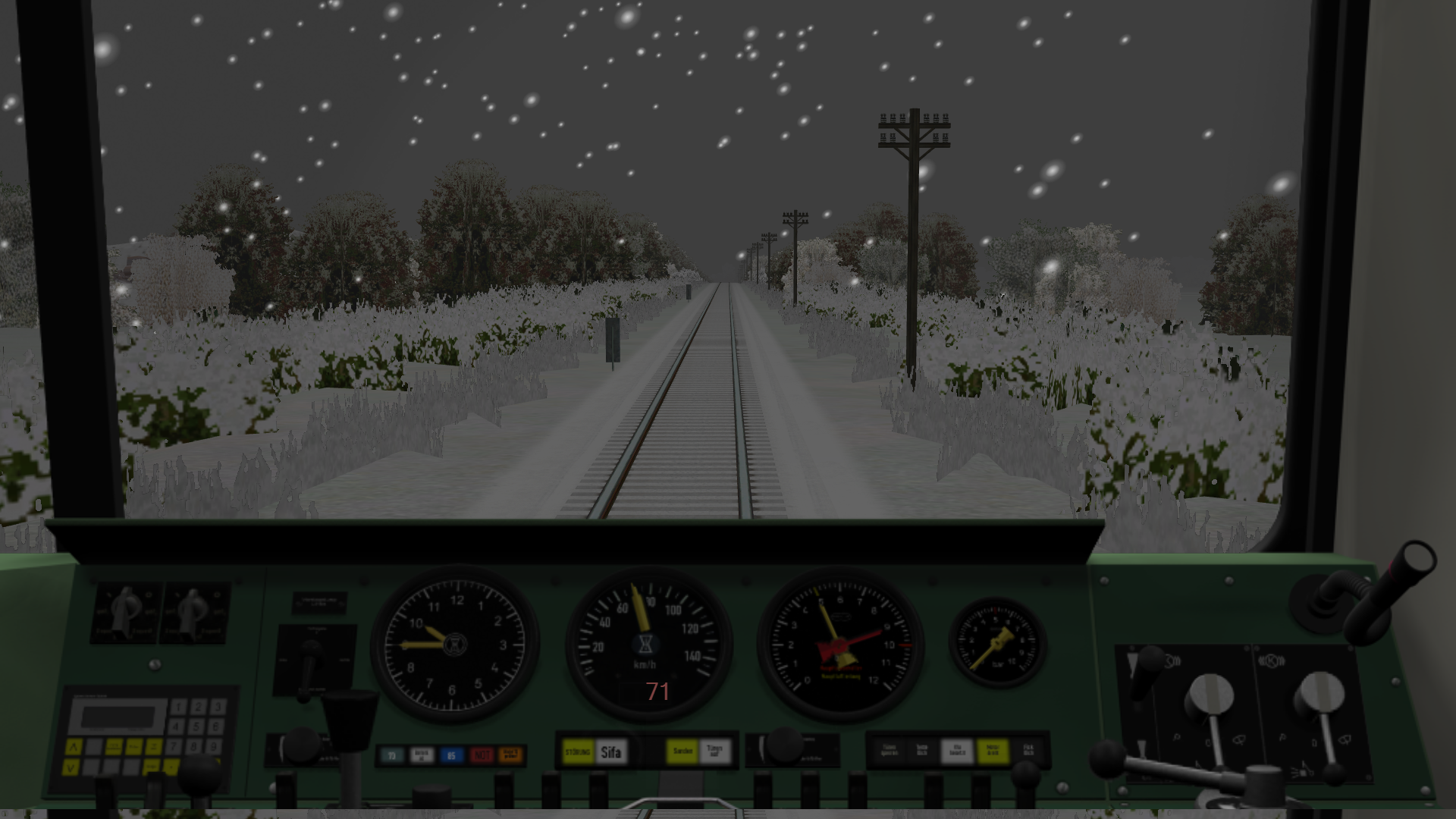Viewport: 1456px width, 819px height.
Task: Select the blue 85 button
Action: [x=451, y=755]
